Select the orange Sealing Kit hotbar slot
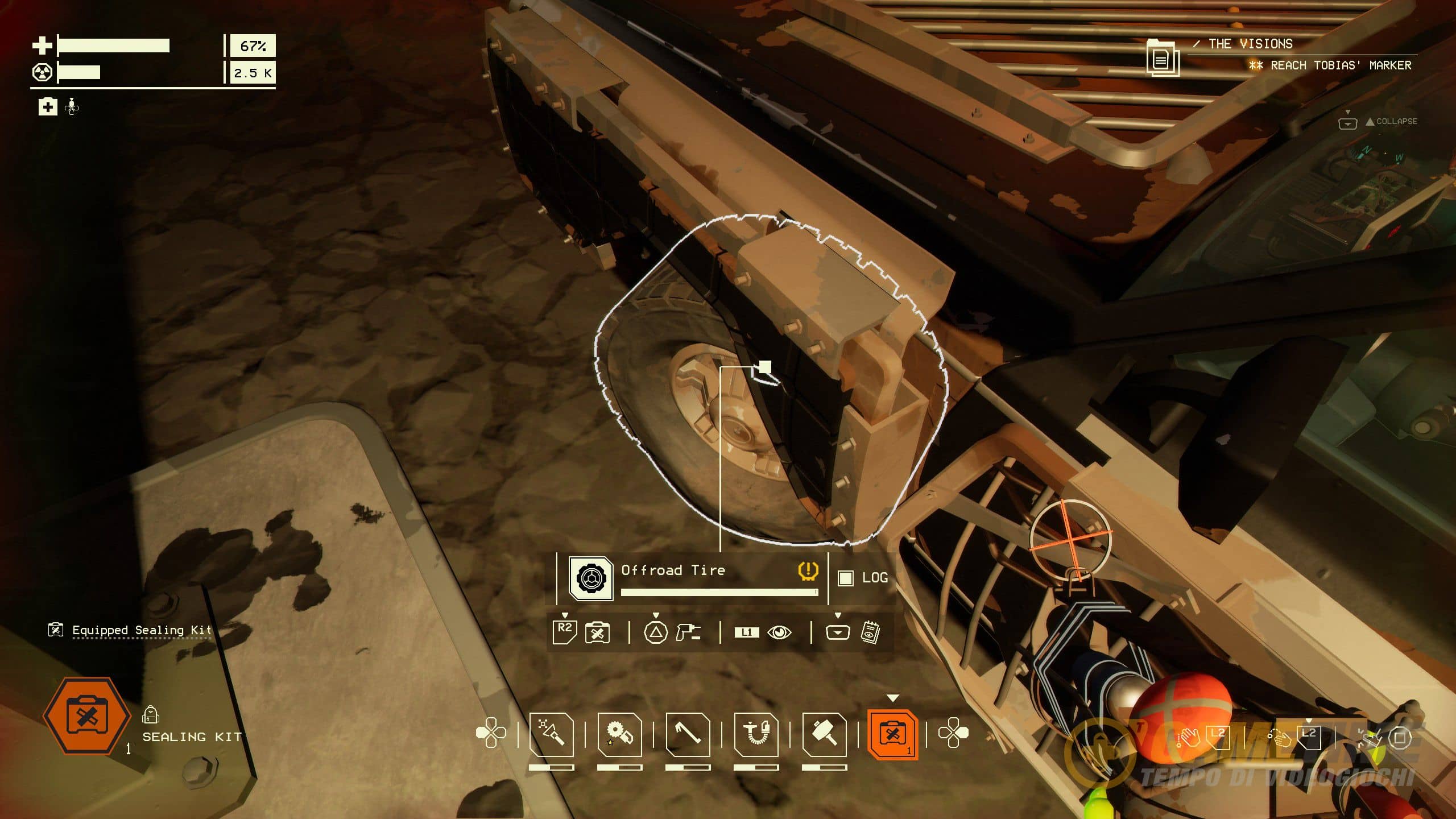 pyautogui.click(x=892, y=735)
